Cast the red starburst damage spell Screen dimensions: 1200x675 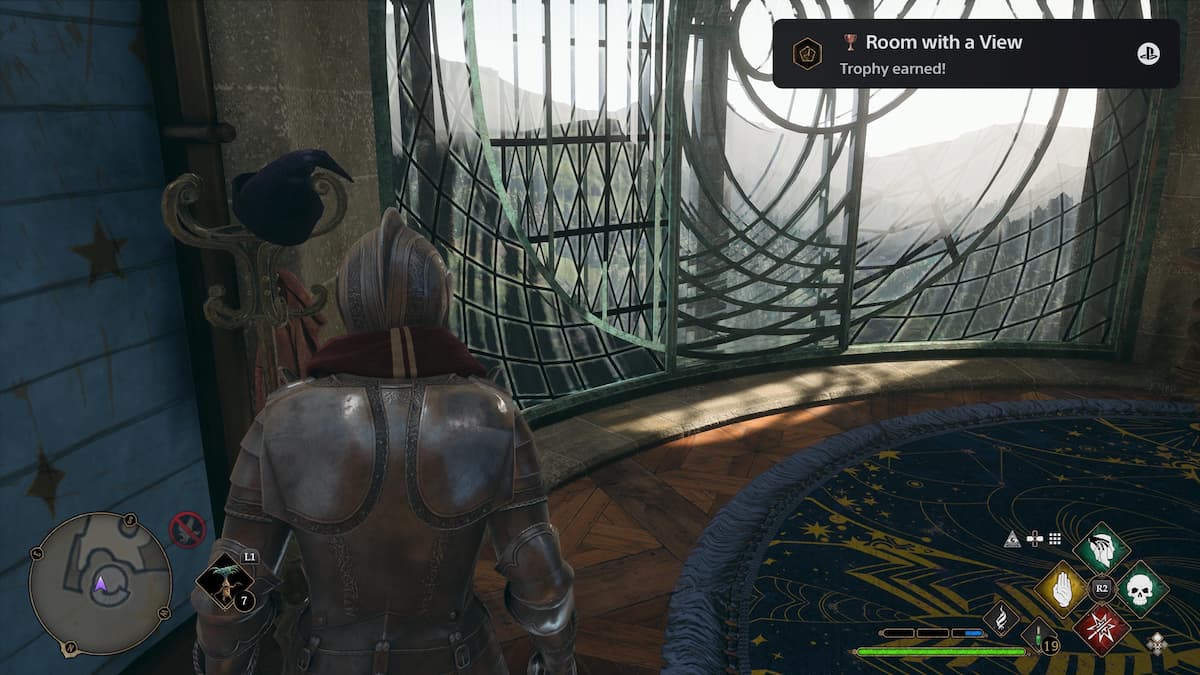point(1101,629)
